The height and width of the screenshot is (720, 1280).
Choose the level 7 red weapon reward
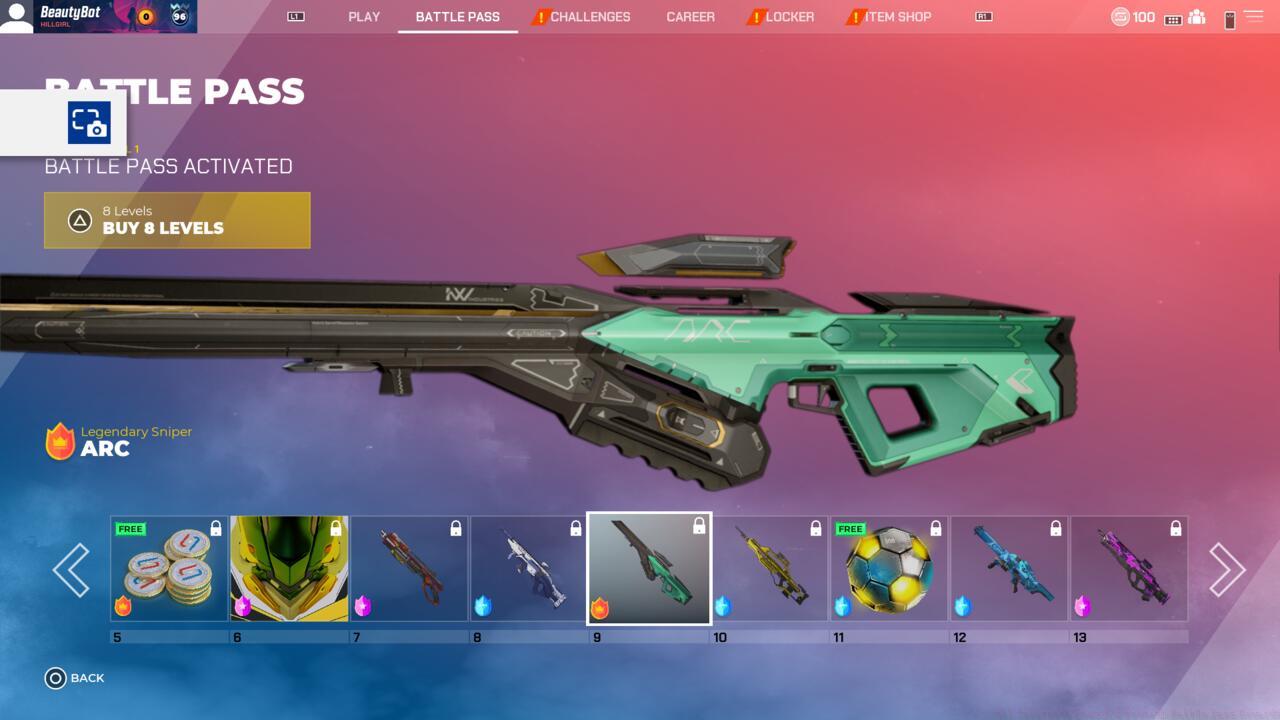(409, 569)
